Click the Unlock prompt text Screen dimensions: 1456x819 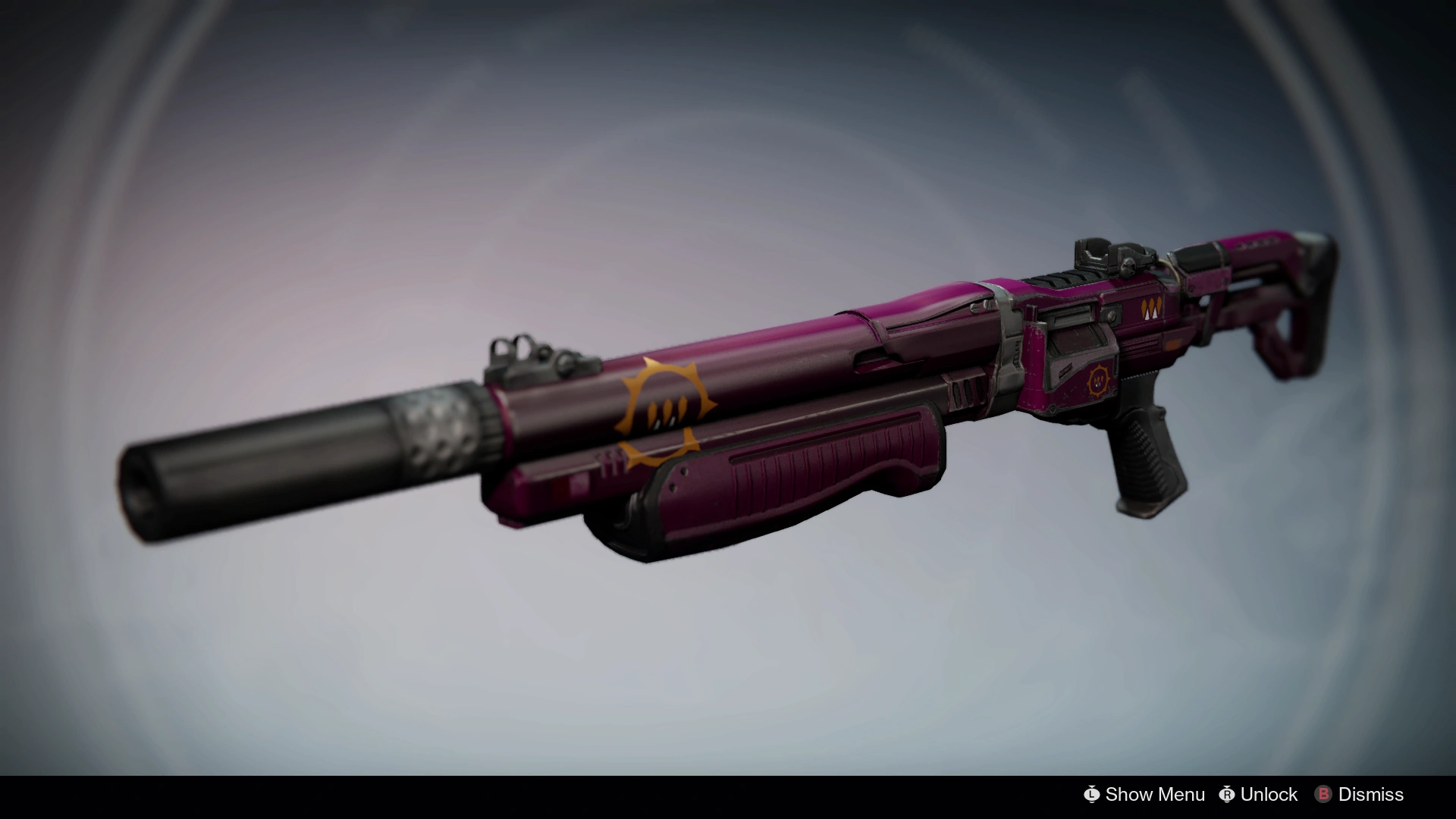pyautogui.click(x=1269, y=794)
